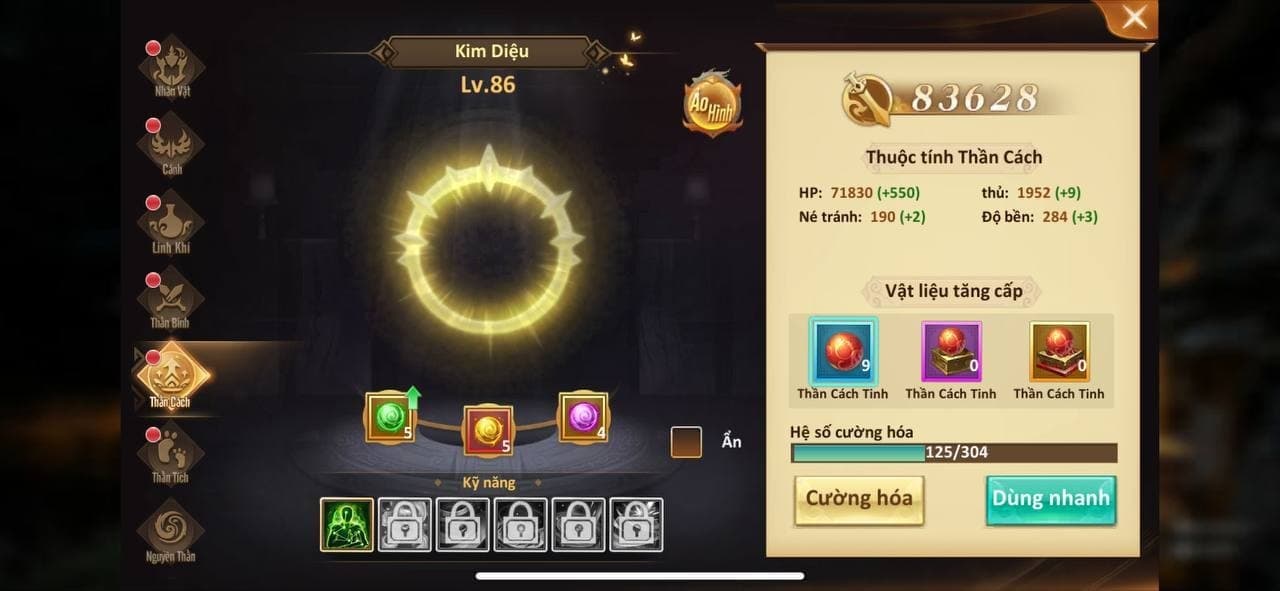Tap the Cường hóa button
1280x591 pixels.
(x=859, y=499)
